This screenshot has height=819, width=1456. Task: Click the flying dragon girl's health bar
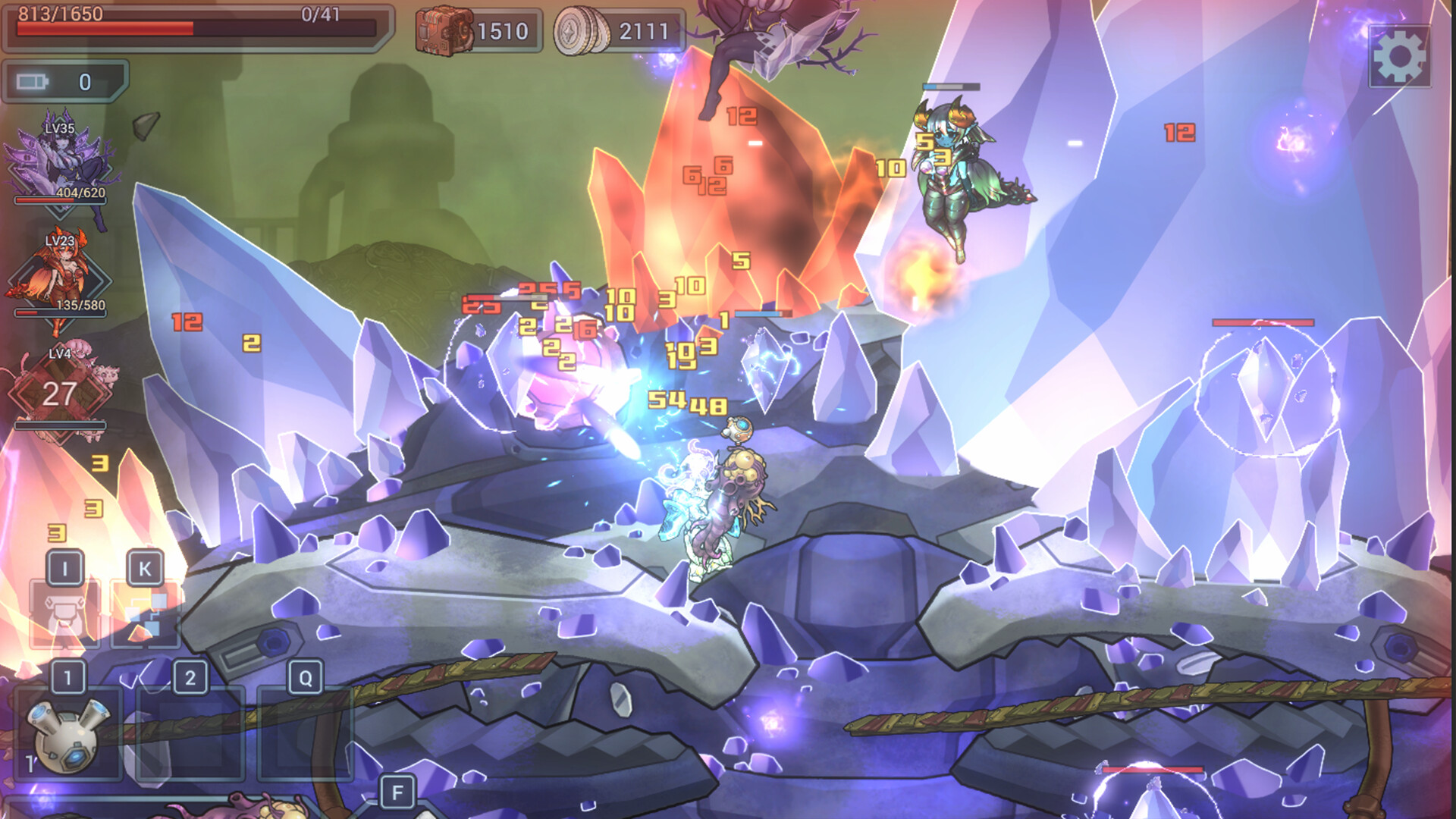tap(949, 87)
